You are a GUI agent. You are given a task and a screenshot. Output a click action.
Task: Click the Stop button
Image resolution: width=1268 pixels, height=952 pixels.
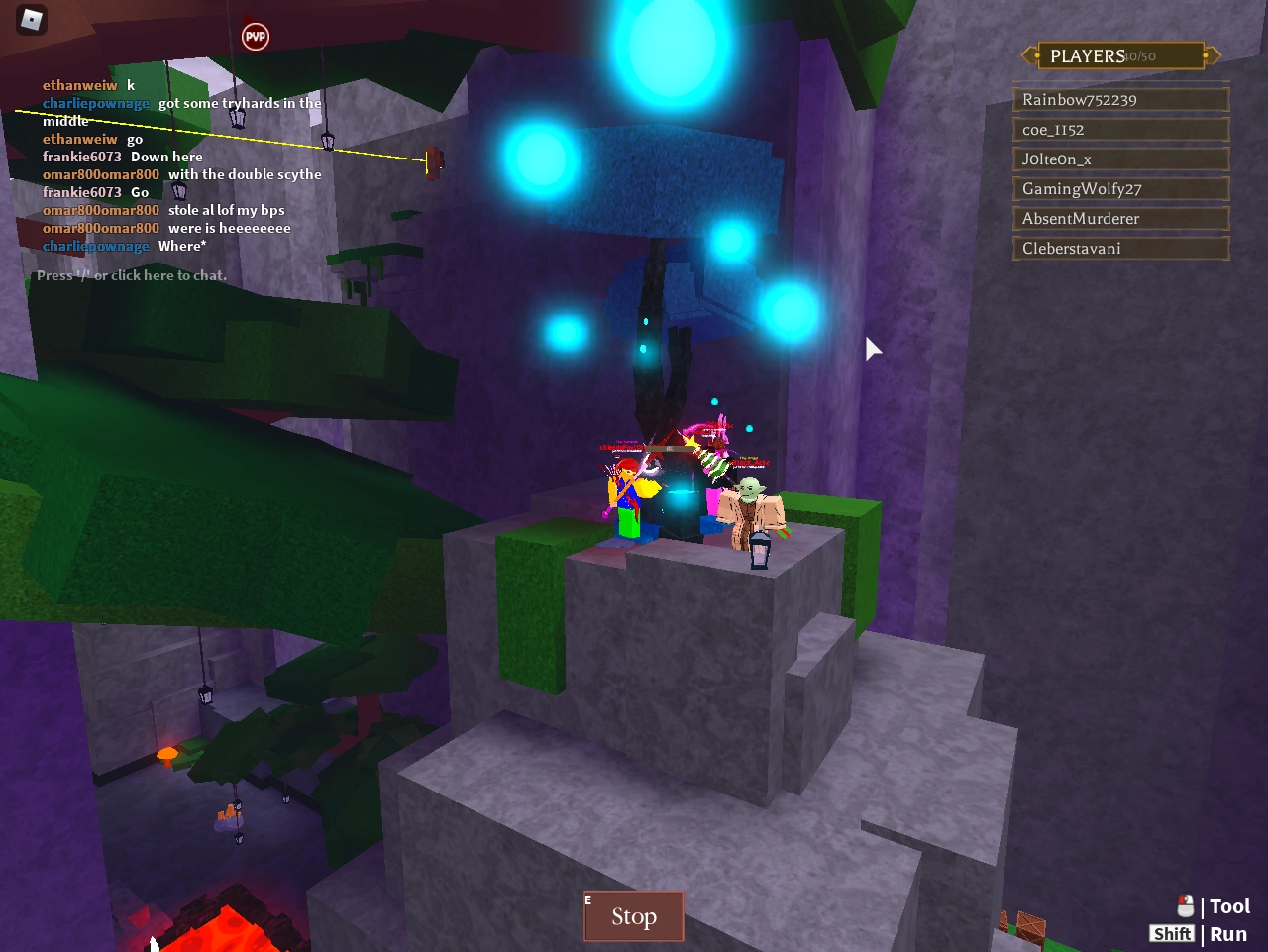[633, 916]
